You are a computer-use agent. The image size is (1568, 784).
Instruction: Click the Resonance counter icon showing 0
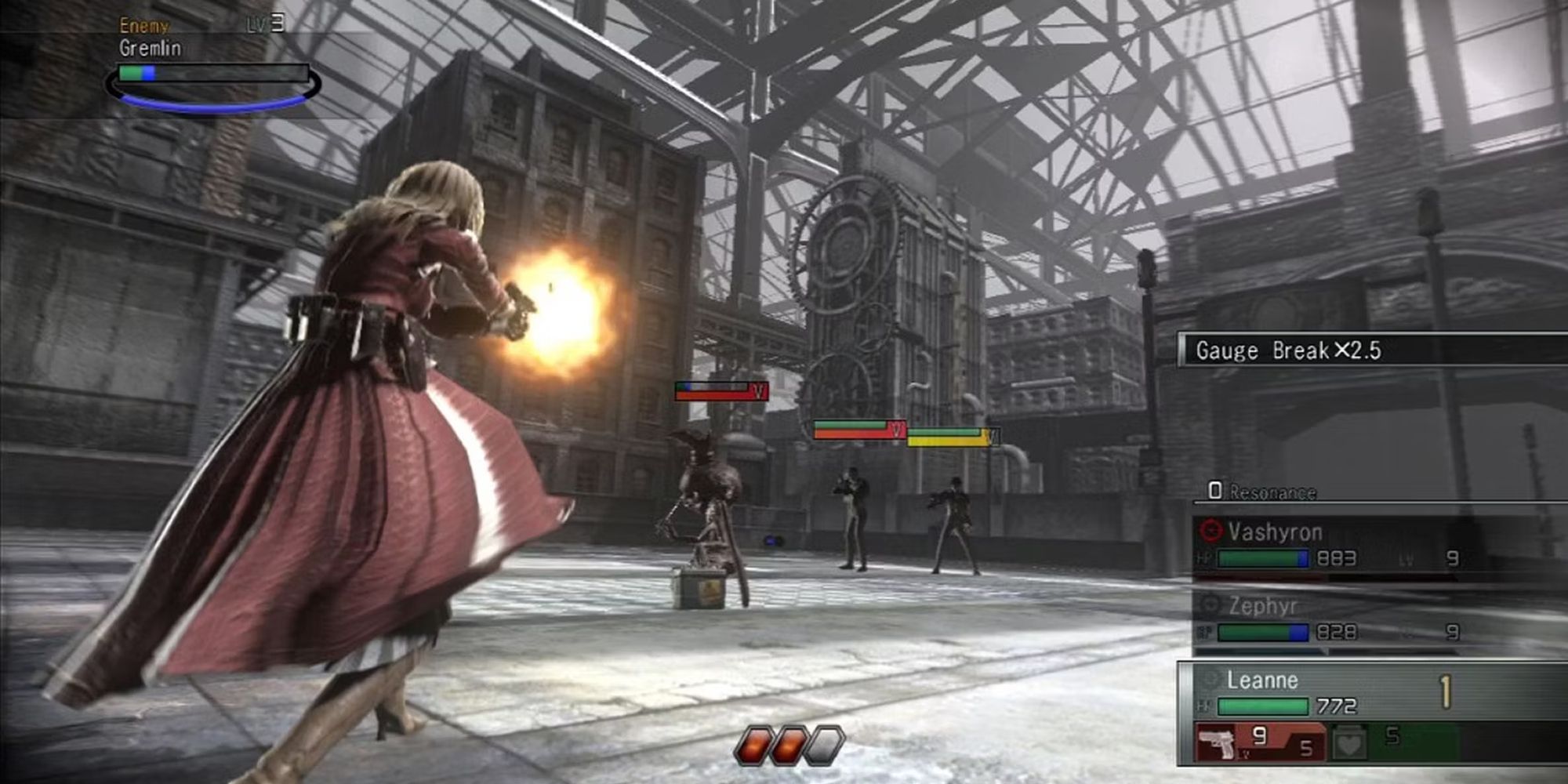1217,489
